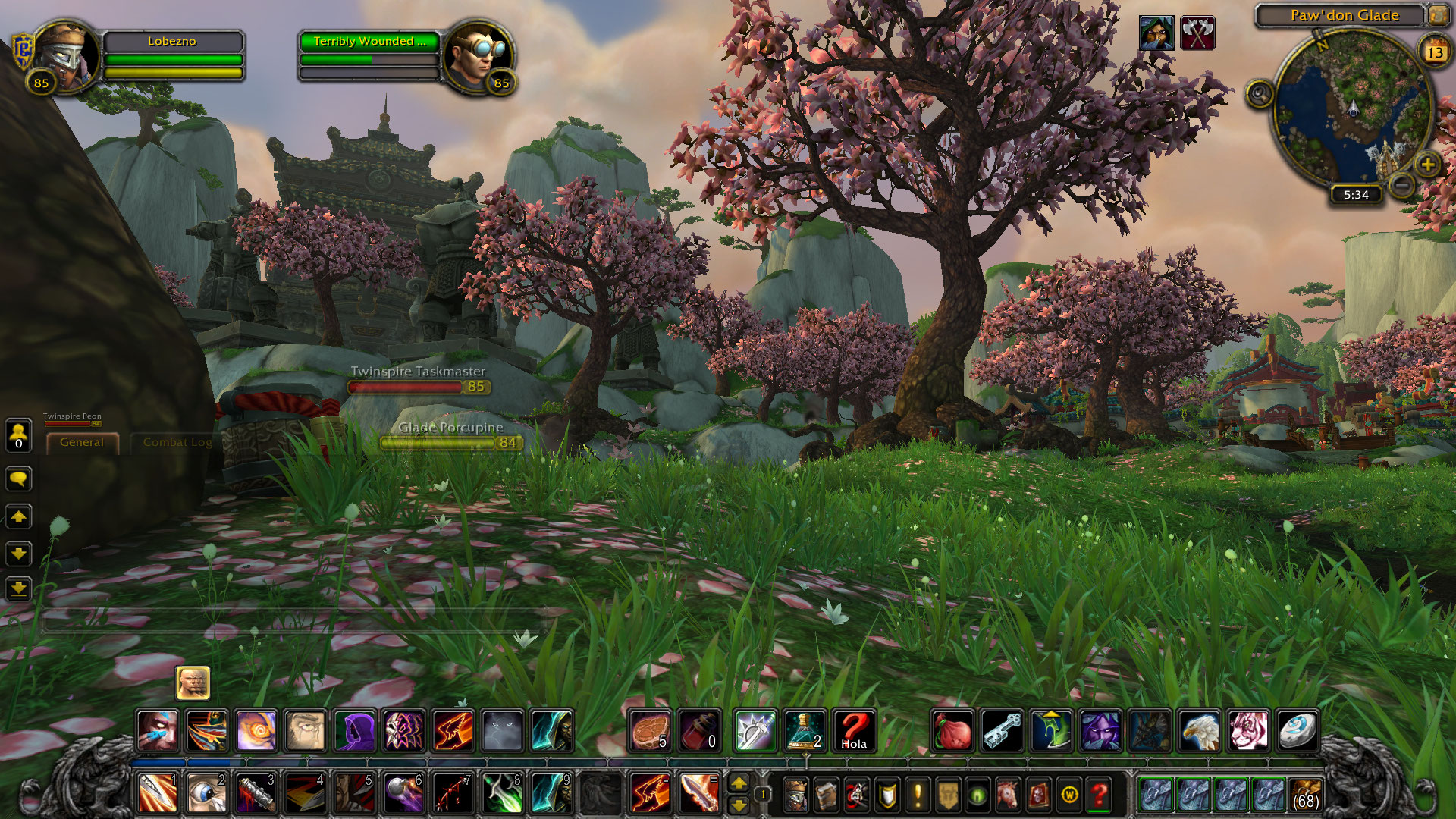
Task: Open the red question mark help button
Action: [x=1099, y=795]
